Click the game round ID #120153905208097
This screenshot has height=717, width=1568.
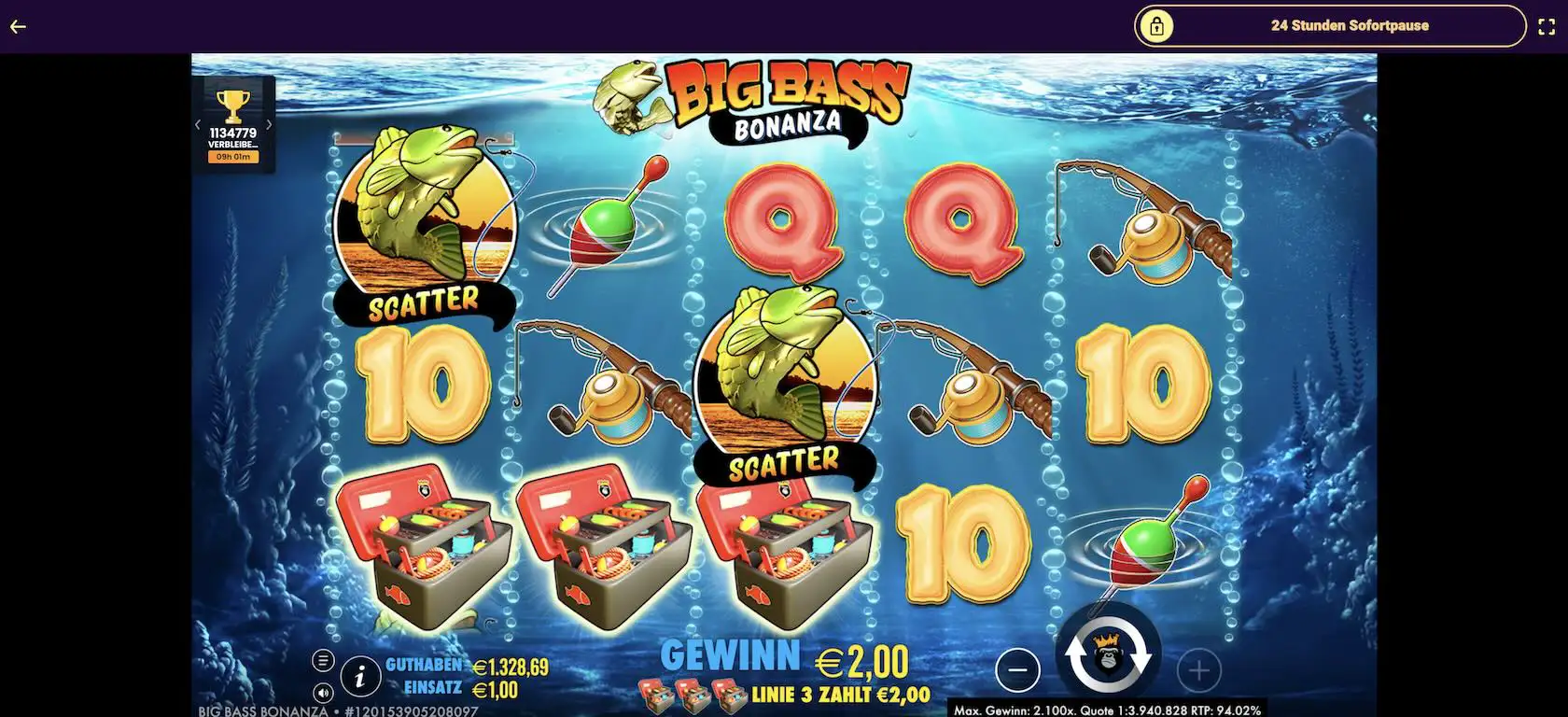point(411,711)
